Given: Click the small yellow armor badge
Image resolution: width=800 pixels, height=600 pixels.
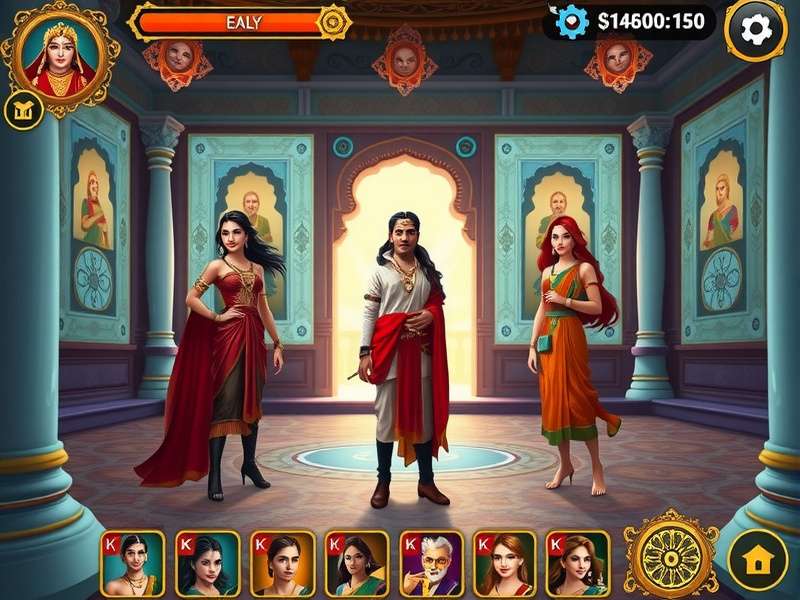Looking at the screenshot, I should click(20, 111).
